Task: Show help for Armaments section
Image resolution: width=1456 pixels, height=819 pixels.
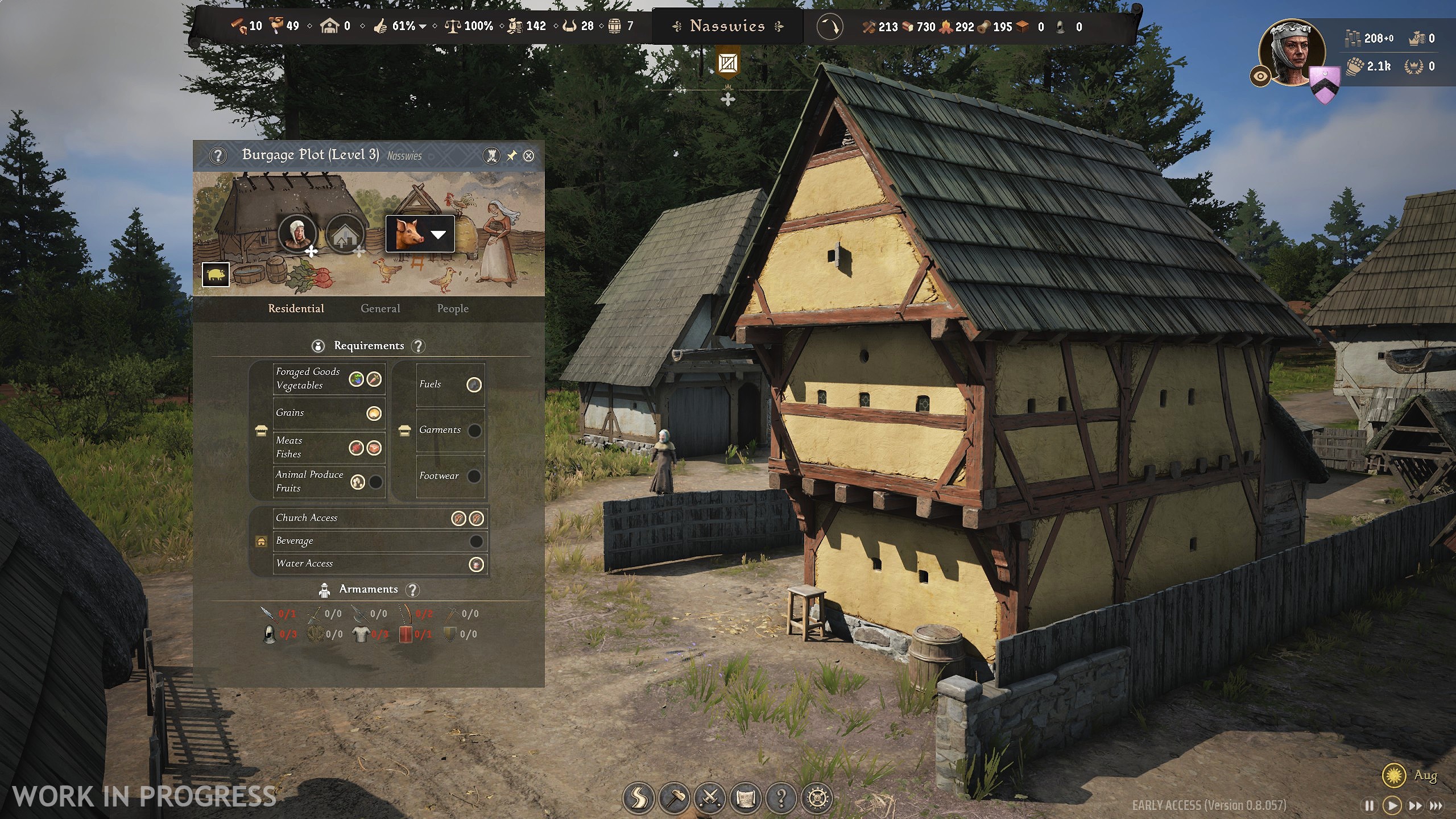Action: (x=413, y=590)
